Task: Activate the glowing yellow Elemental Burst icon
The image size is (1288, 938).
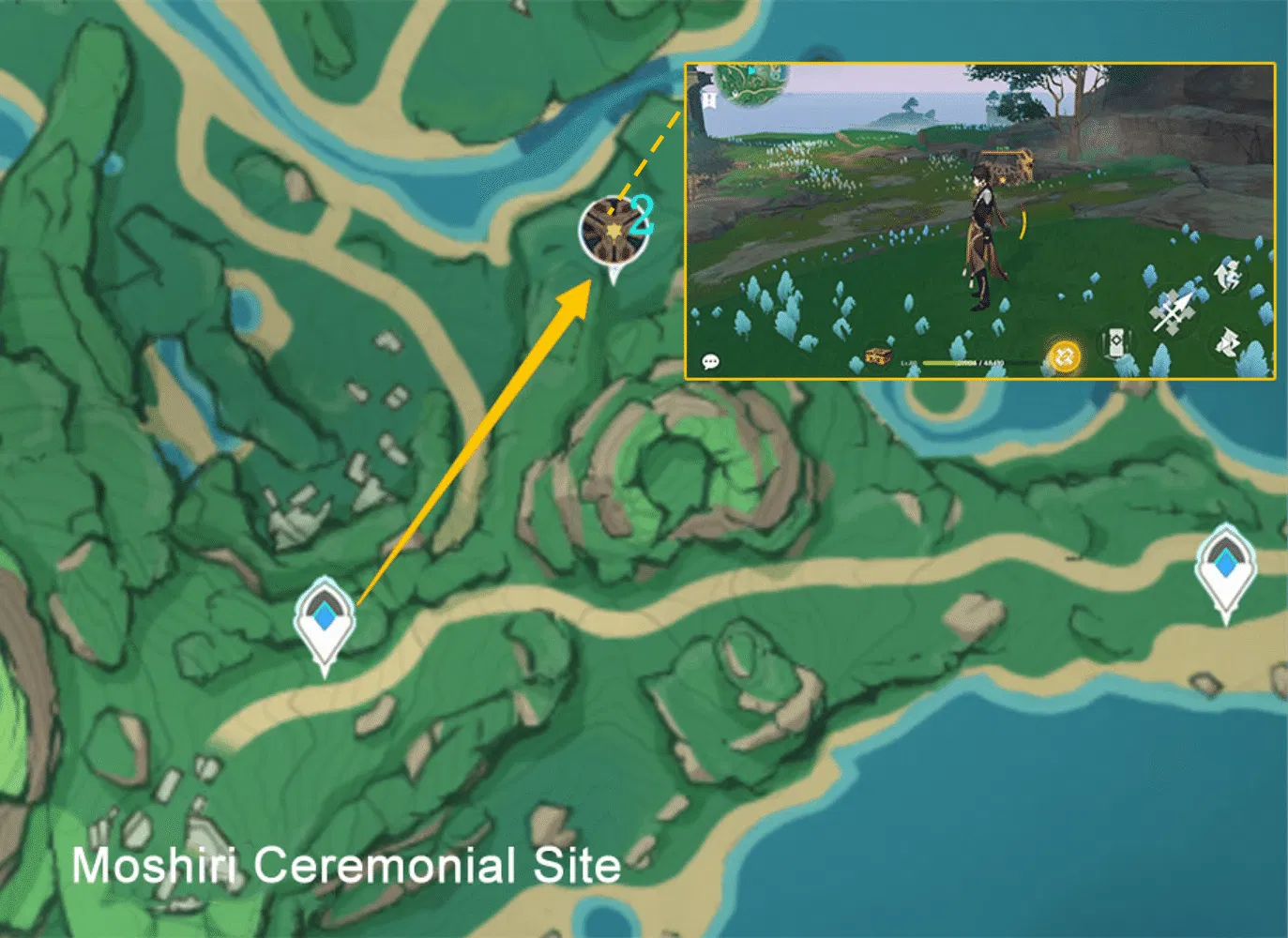Action: pos(1065,356)
